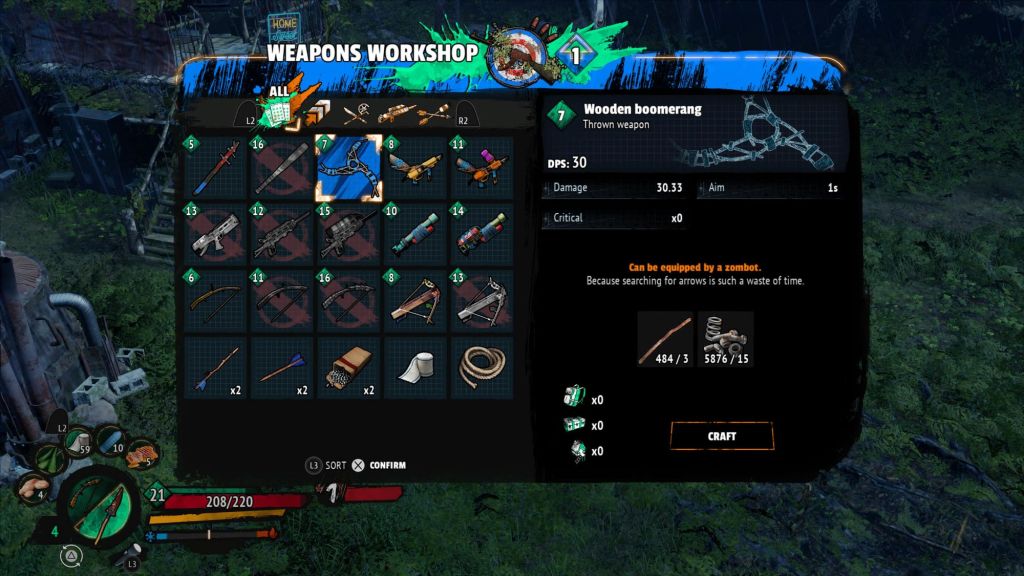Viewport: 1024px width, 576px height.
Task: Select the level 5 red spear
Action: point(214,168)
